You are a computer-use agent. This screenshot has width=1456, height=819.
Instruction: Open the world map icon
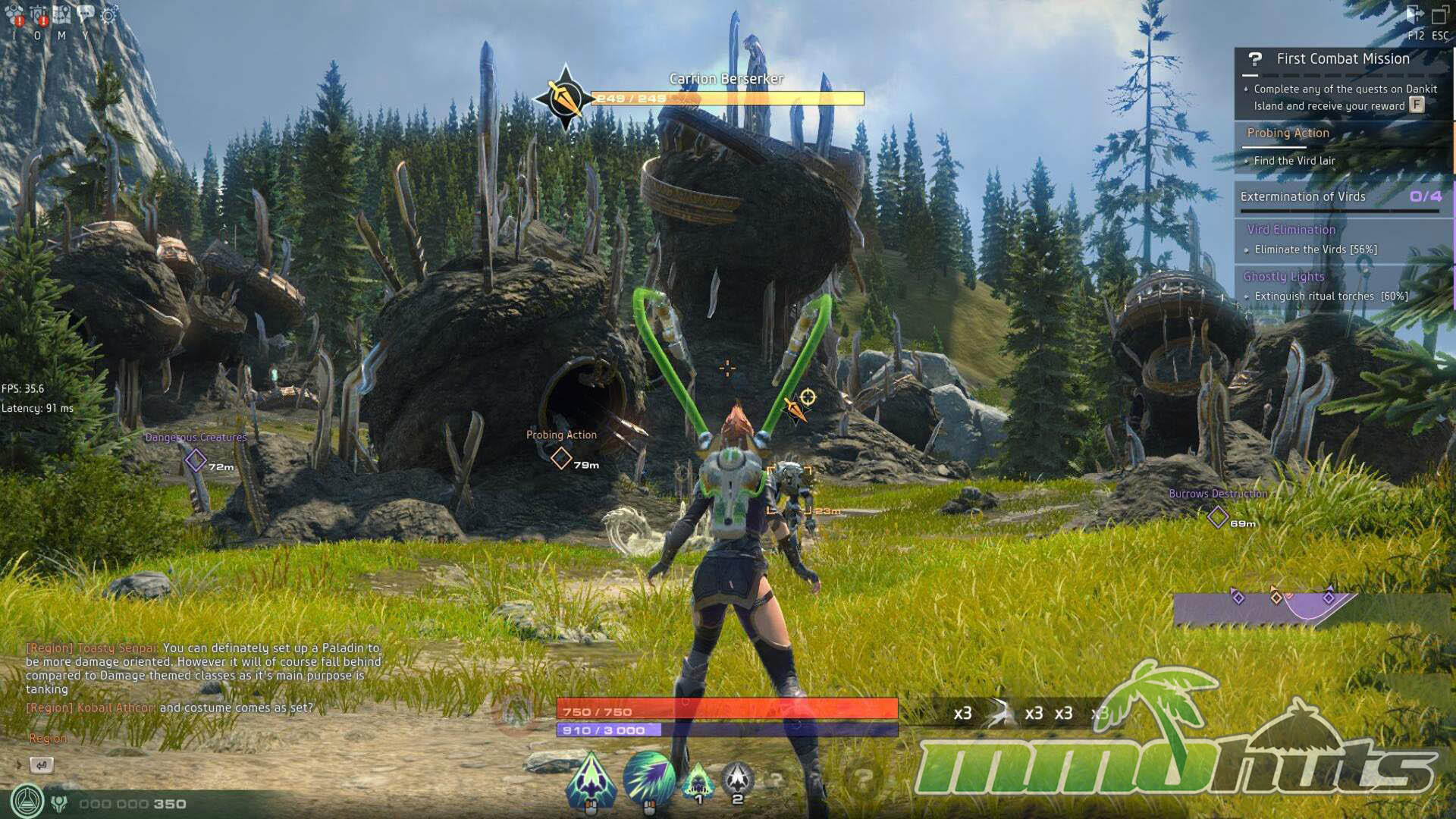coord(62,14)
